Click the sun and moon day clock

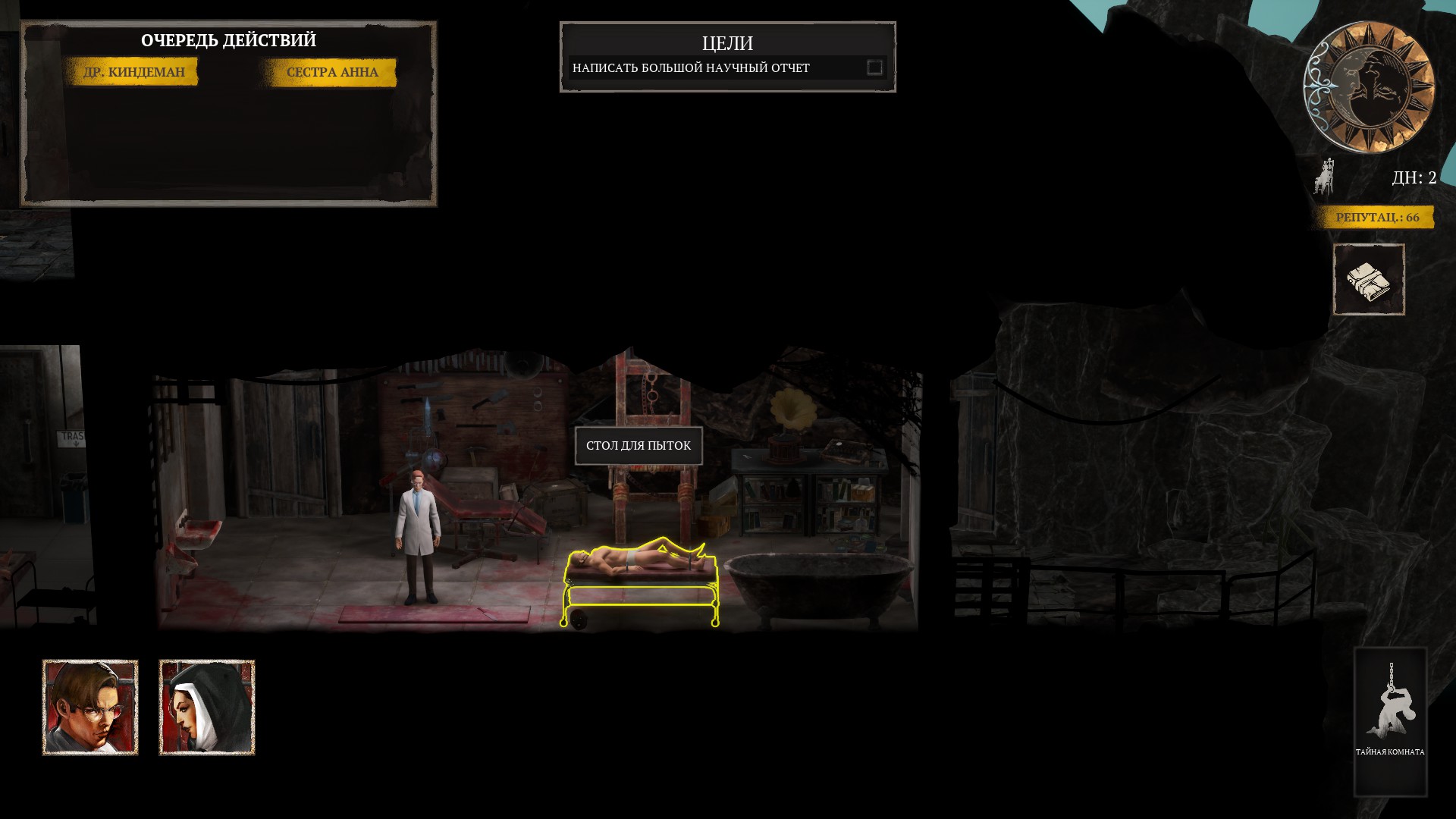click(1369, 86)
